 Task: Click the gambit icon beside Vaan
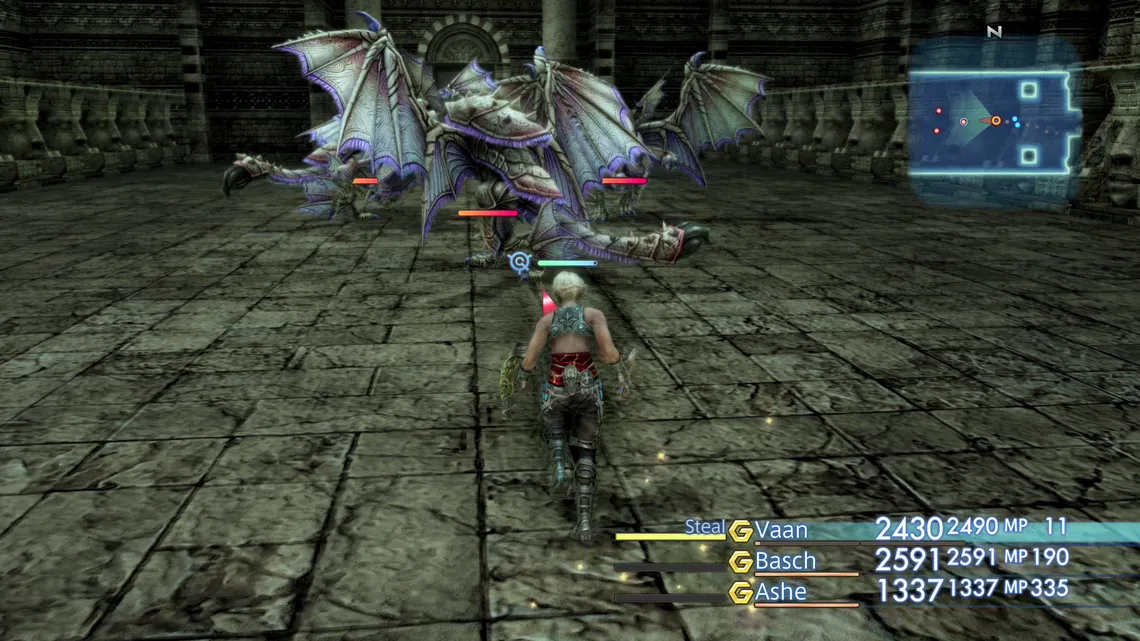[740, 531]
